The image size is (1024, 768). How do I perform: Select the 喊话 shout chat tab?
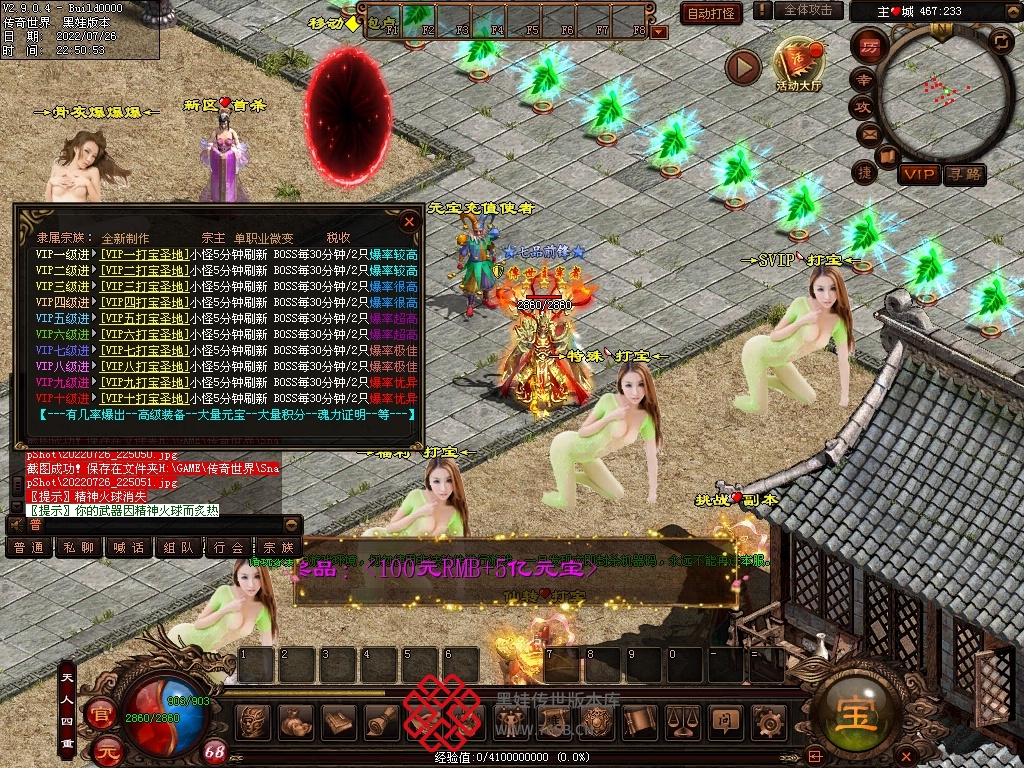click(129, 548)
